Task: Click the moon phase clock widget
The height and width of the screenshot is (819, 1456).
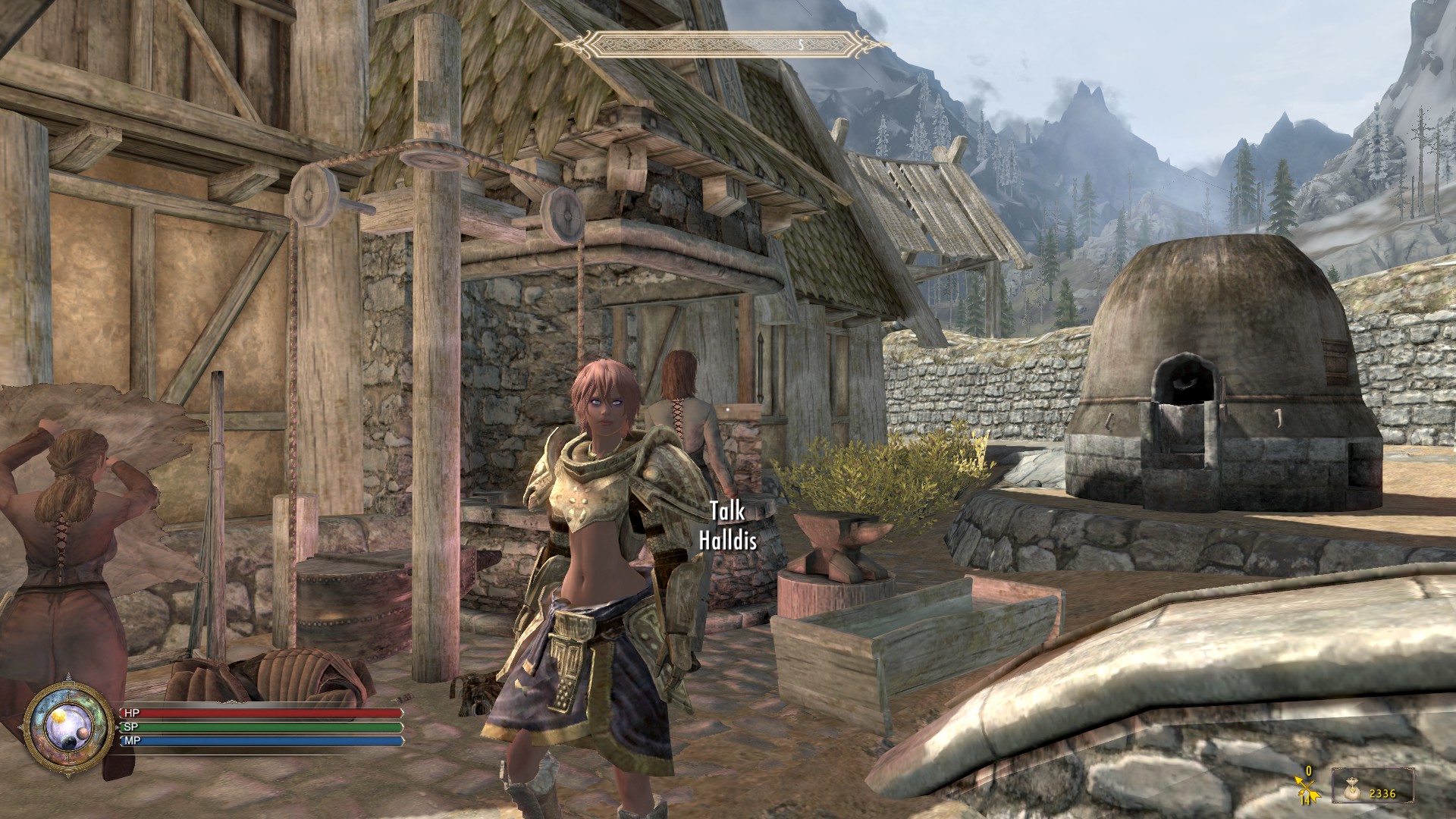Action: (69, 726)
